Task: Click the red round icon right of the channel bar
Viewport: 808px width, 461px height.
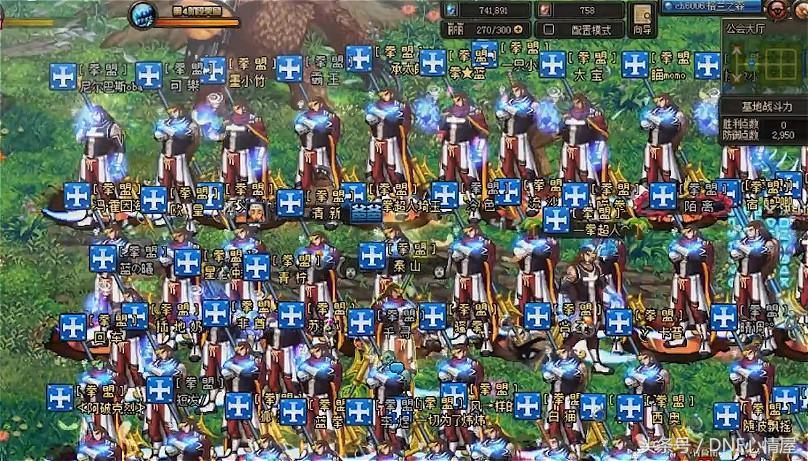Action: tap(773, 7)
